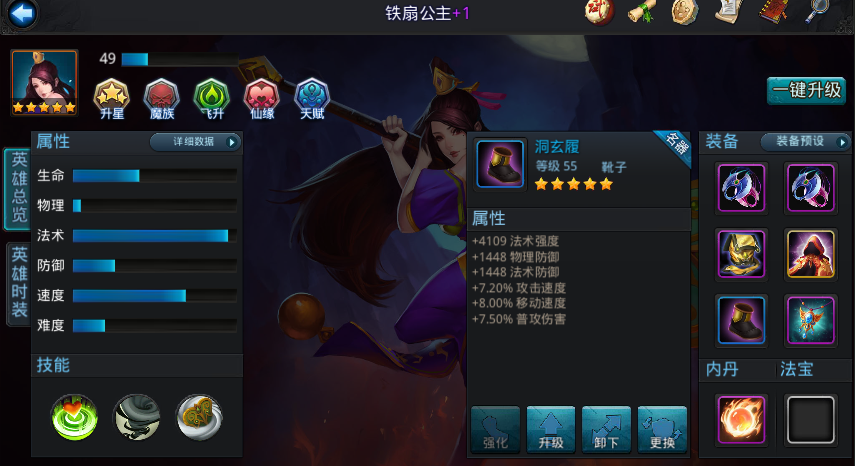Show 详细数据 detailed stats
The image size is (855, 466).
196,142
